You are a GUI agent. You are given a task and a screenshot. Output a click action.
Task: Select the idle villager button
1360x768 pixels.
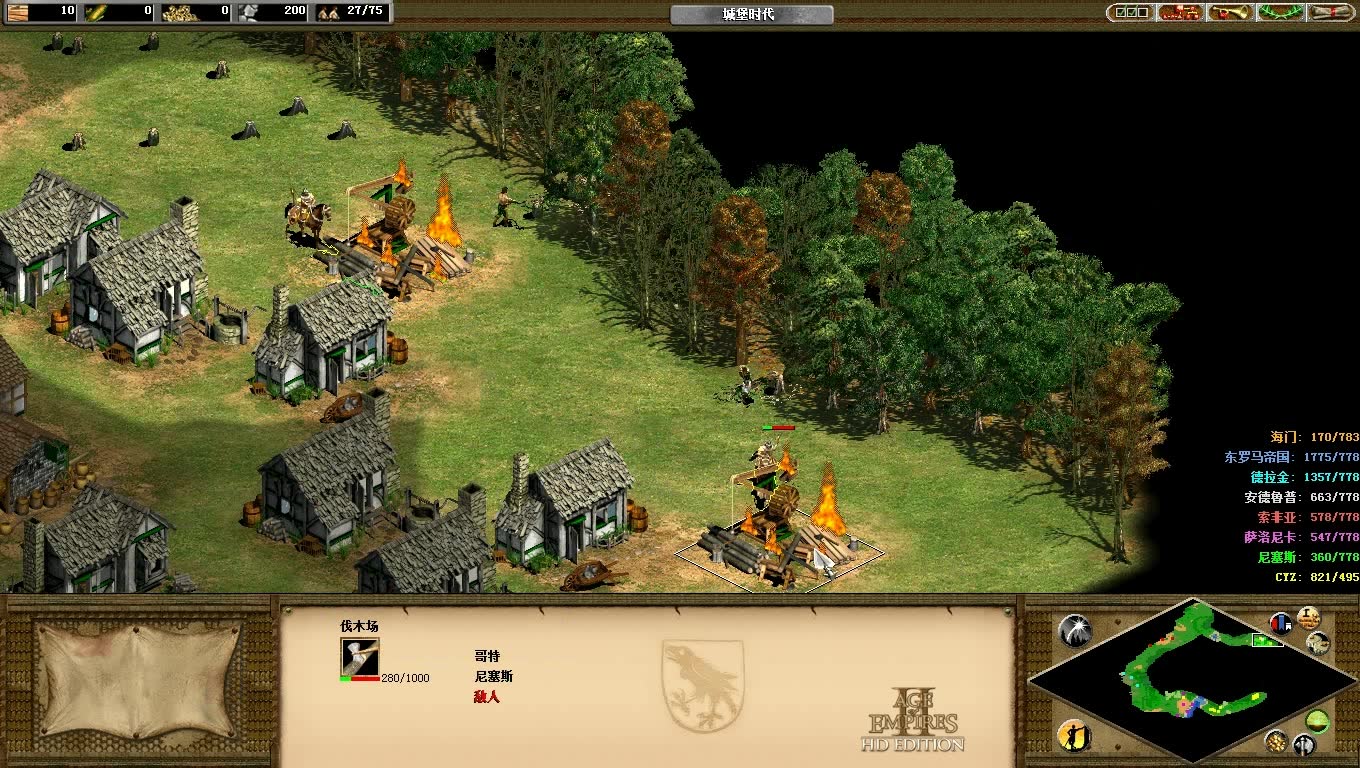coord(1073,736)
